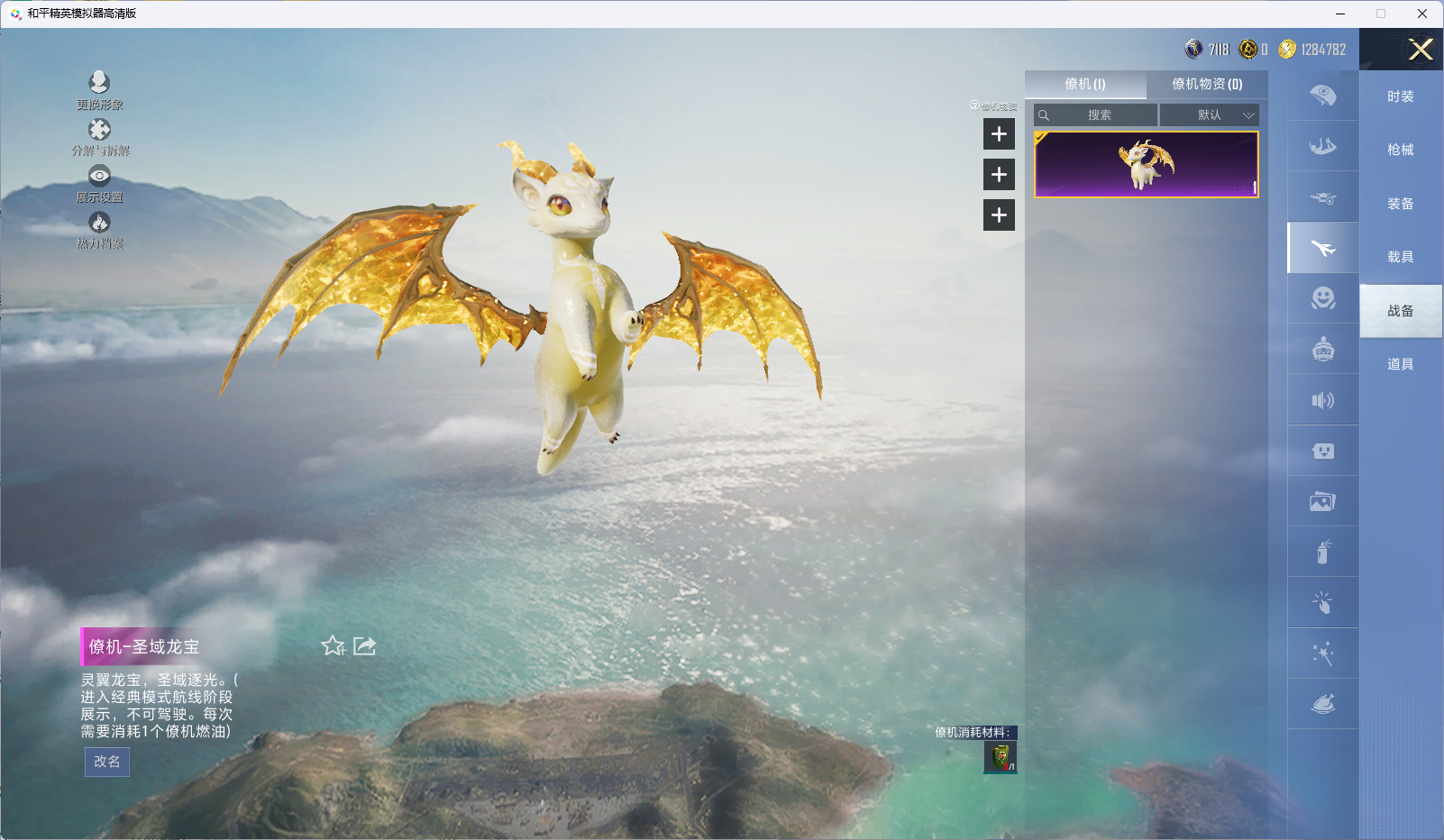The height and width of the screenshot is (840, 1444).
Task: Click the wingman fuel material icon
Action: (x=1000, y=757)
